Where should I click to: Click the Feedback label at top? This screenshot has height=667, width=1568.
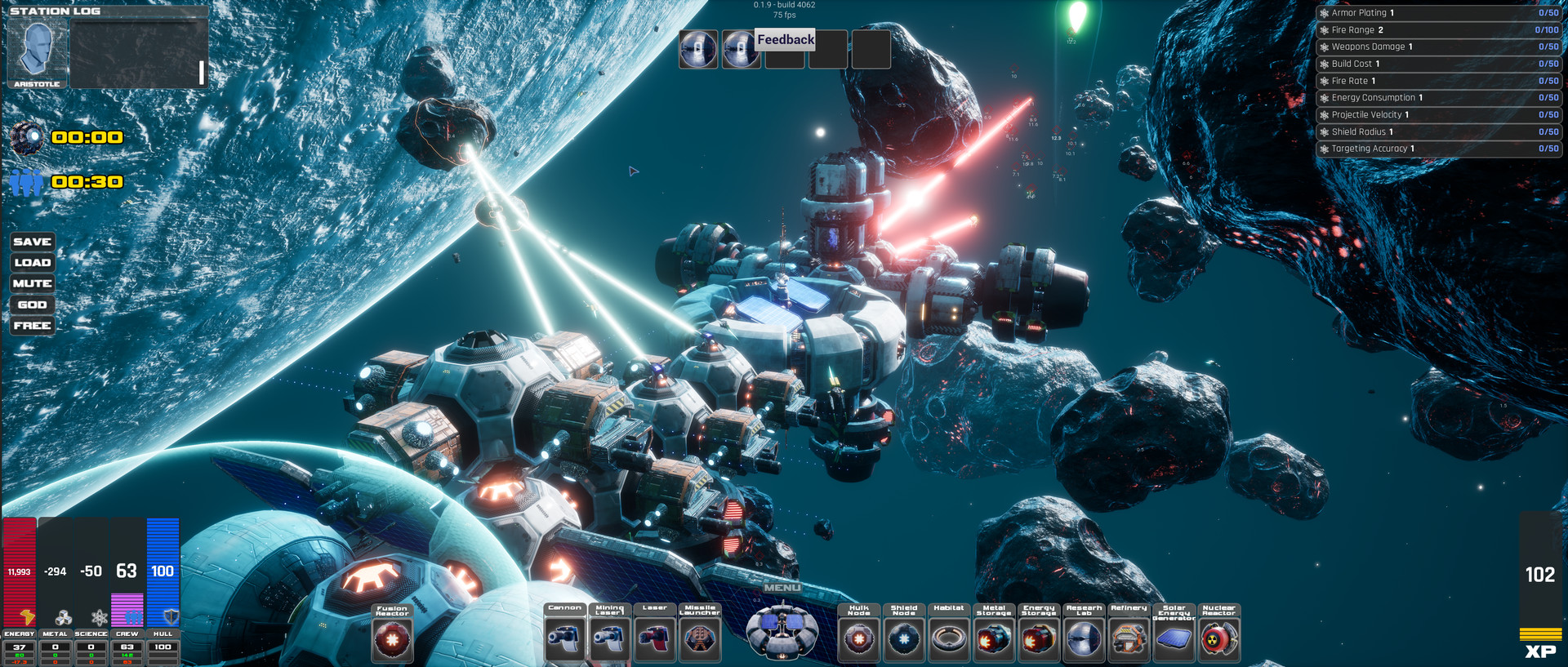784,38
